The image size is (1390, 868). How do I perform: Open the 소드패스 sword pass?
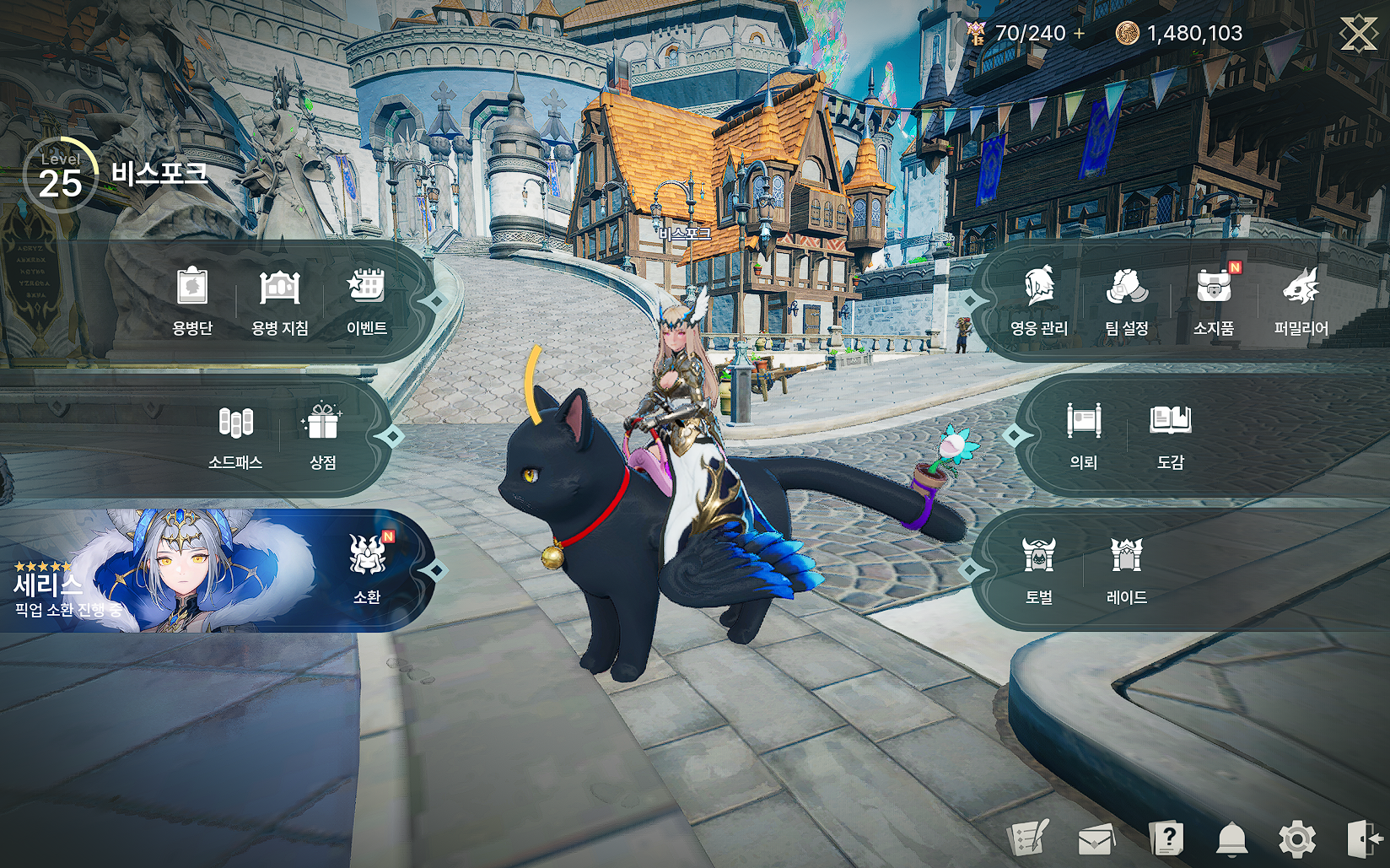click(235, 434)
